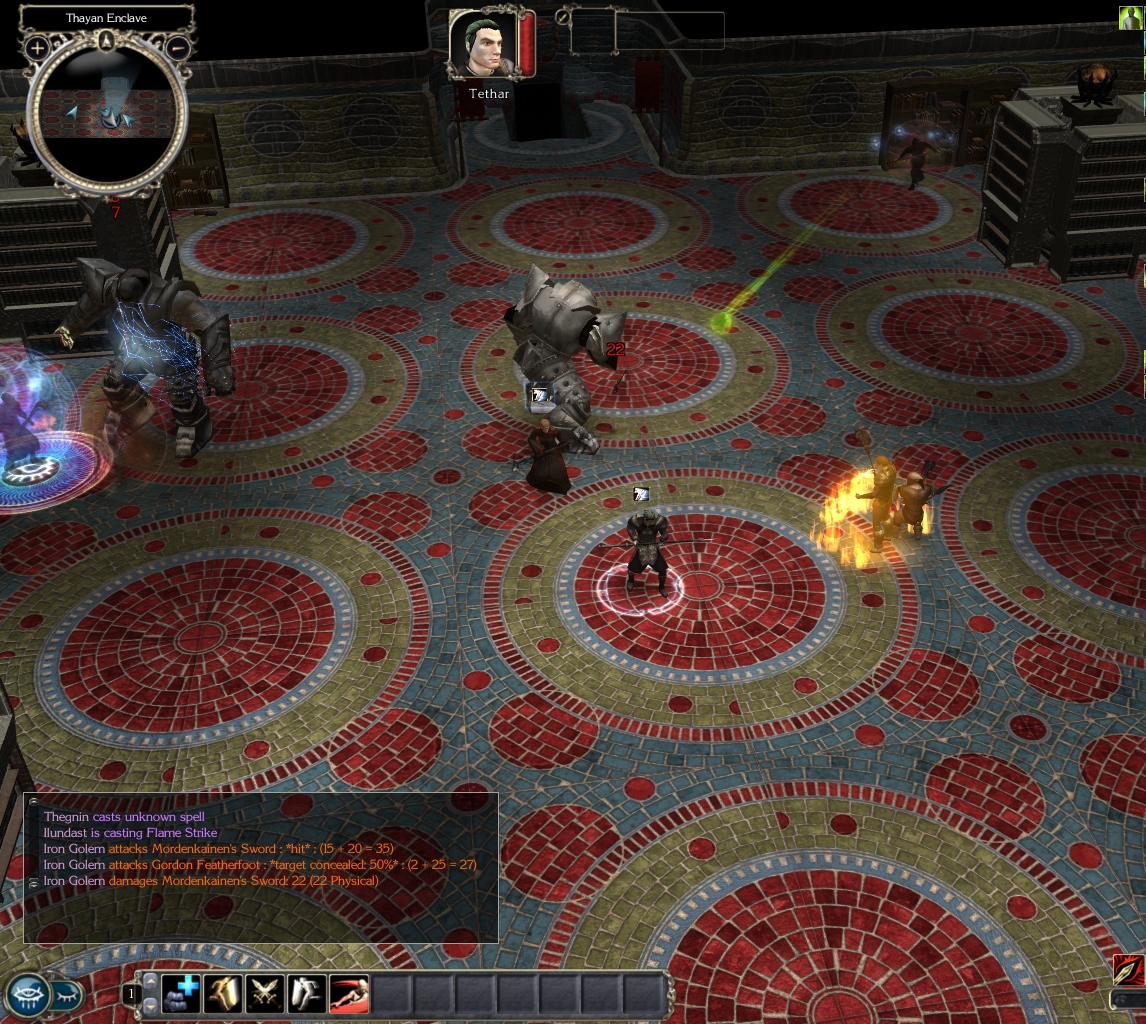Use the golden warrior with shield ability

[223, 994]
